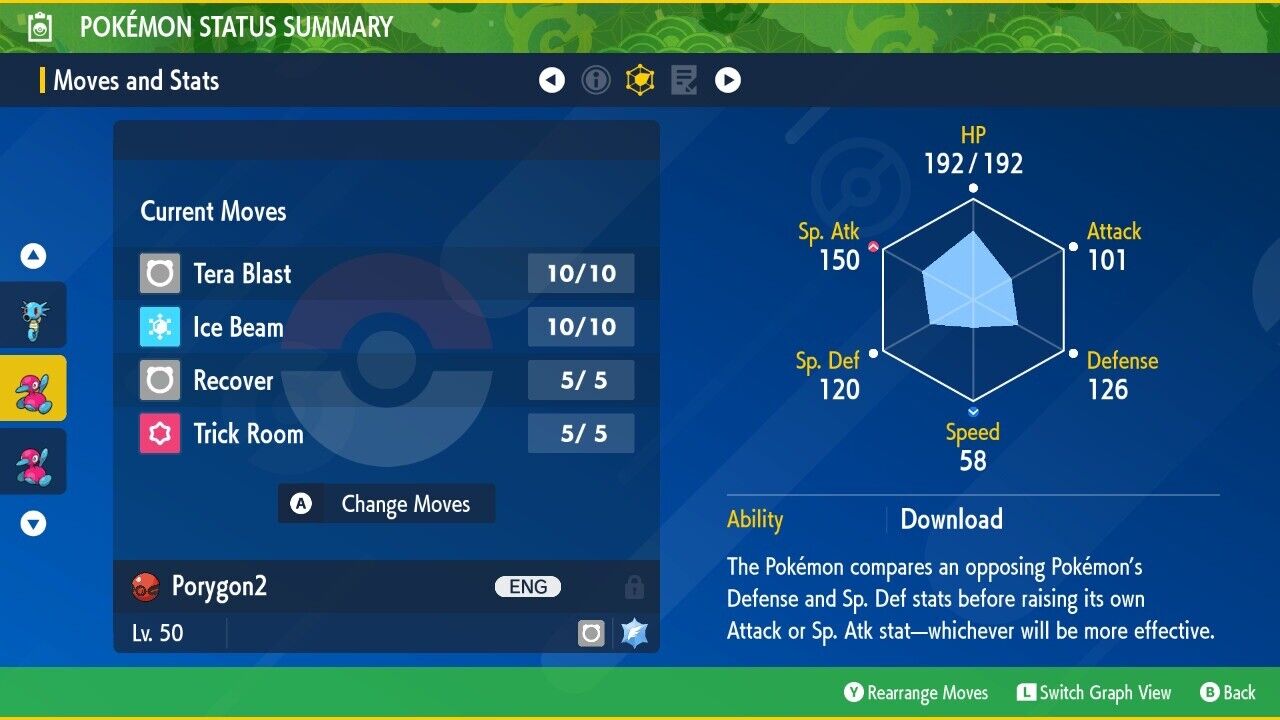Select the Recover move row
Screen dimensions: 1280x720
386,380
